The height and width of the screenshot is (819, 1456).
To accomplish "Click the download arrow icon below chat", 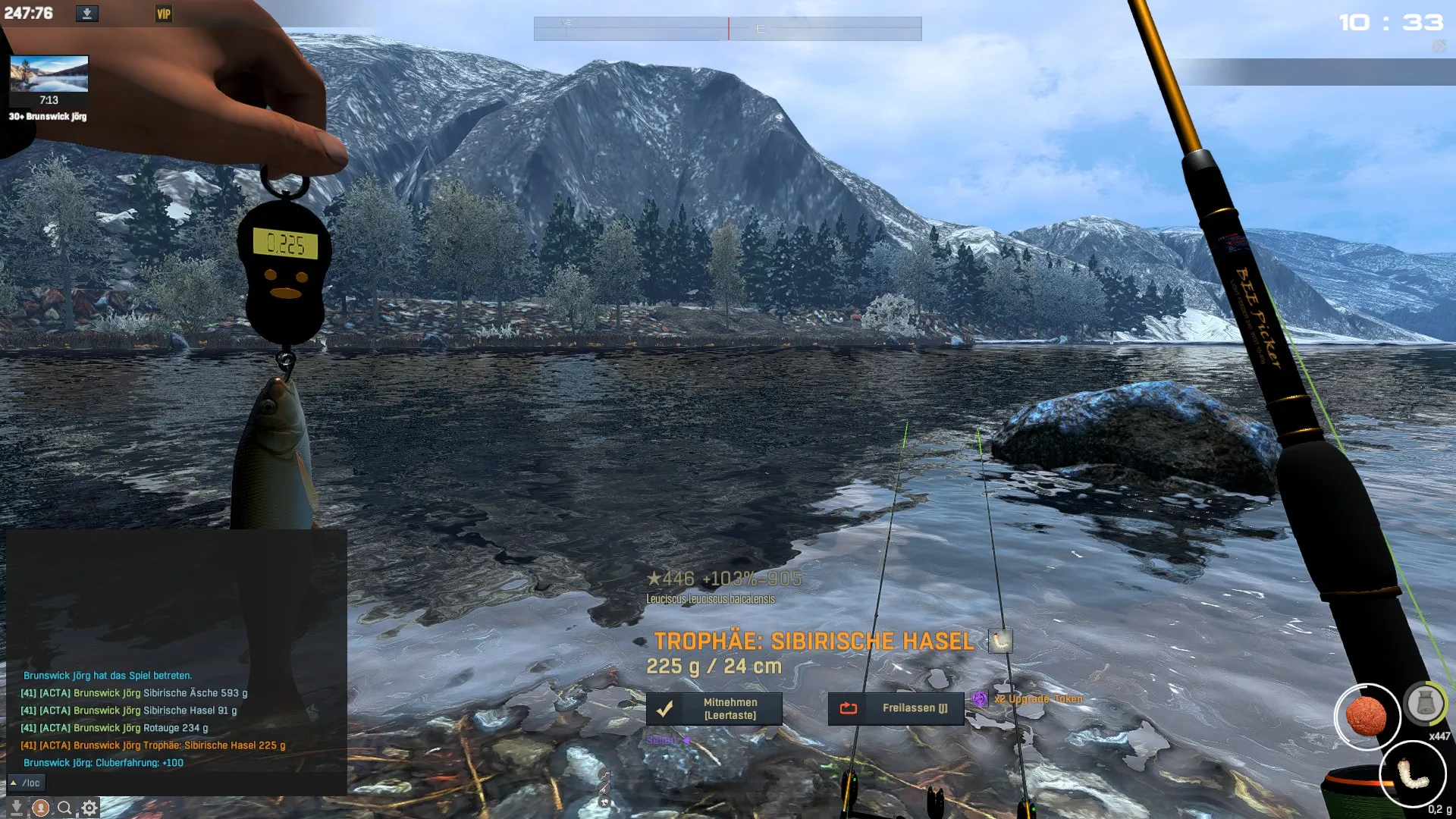I will pyautogui.click(x=16, y=808).
